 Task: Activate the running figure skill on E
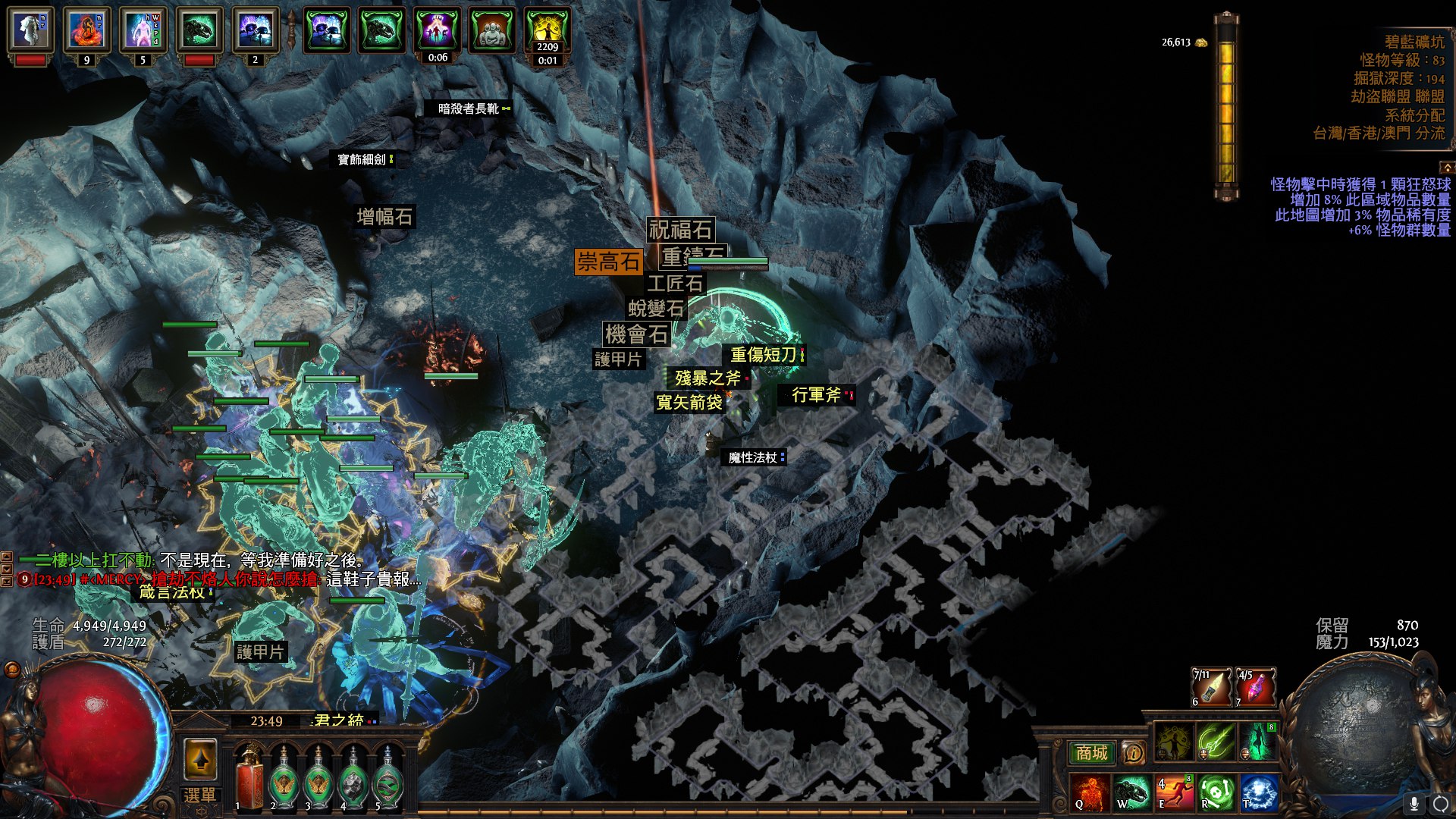(1174, 792)
